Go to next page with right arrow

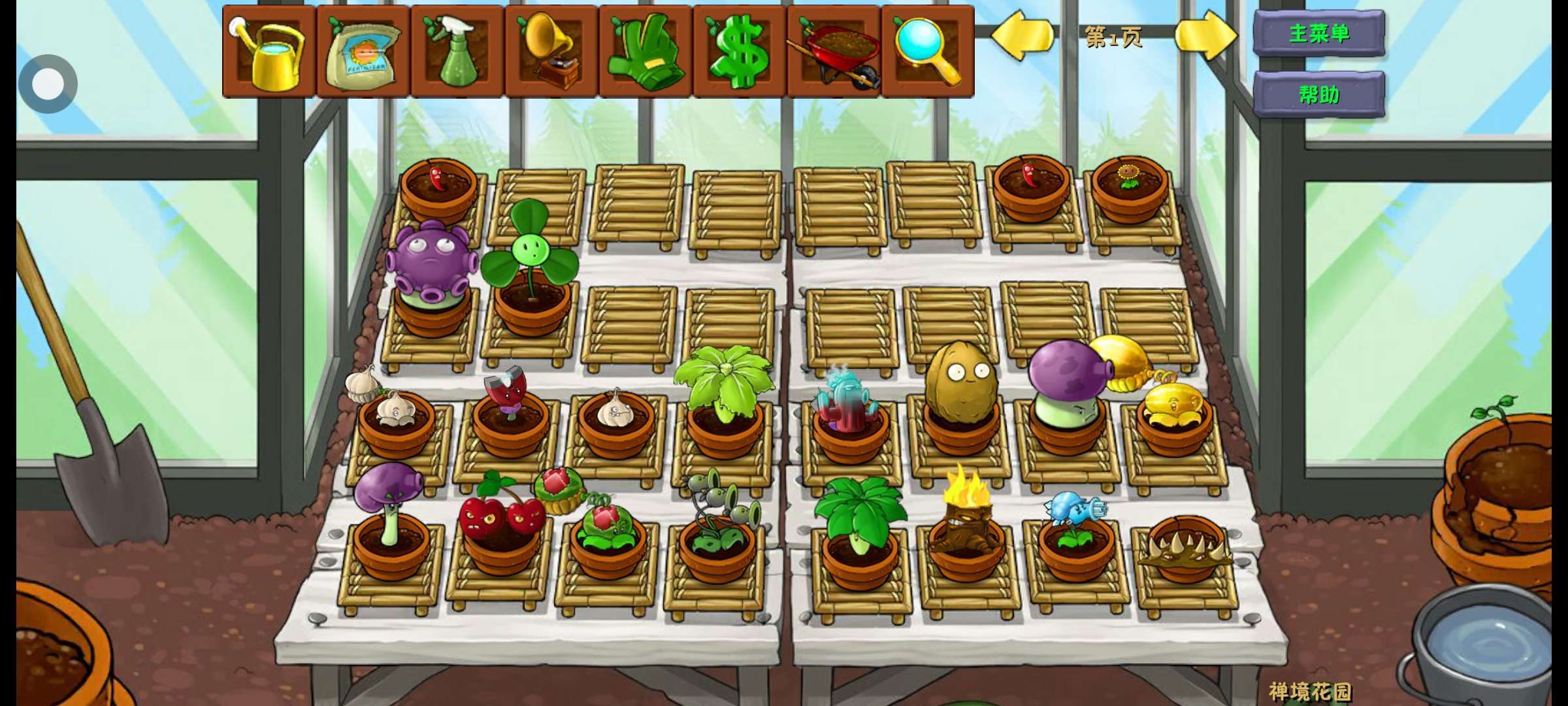(1205, 36)
